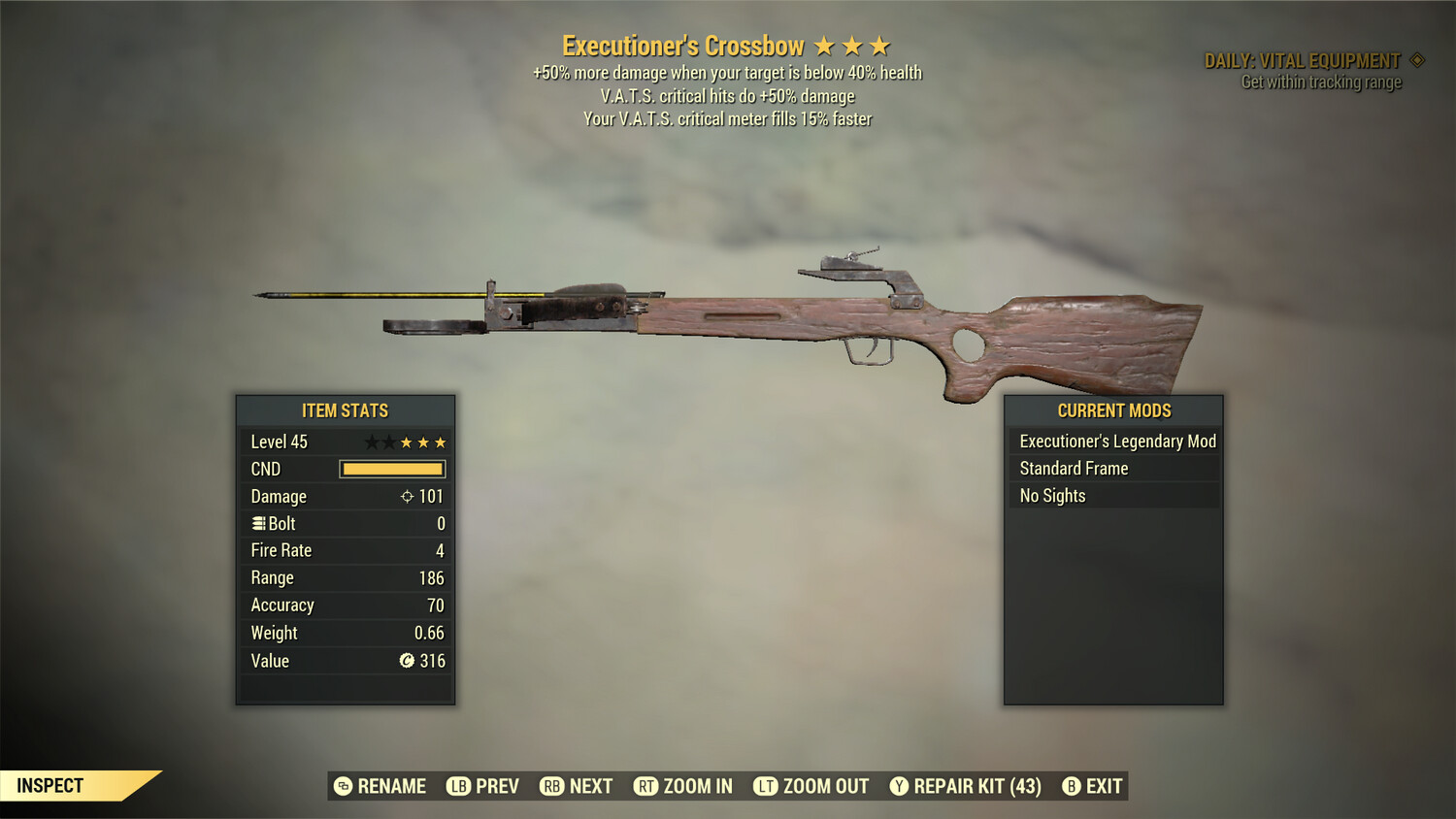Image resolution: width=1456 pixels, height=819 pixels.
Task: Click the Y button icon beside REPAIR KIT
Action: [897, 786]
